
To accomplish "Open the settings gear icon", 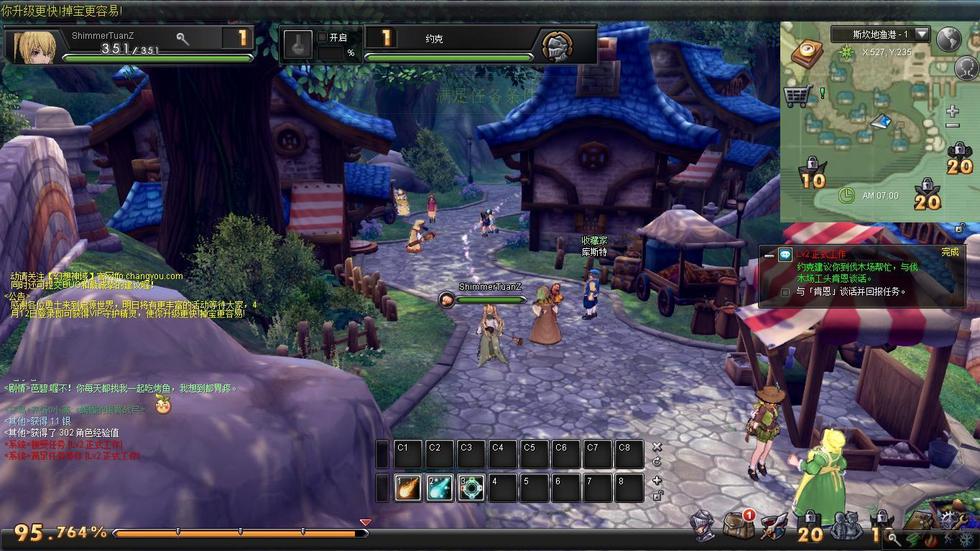I will 948,521.
